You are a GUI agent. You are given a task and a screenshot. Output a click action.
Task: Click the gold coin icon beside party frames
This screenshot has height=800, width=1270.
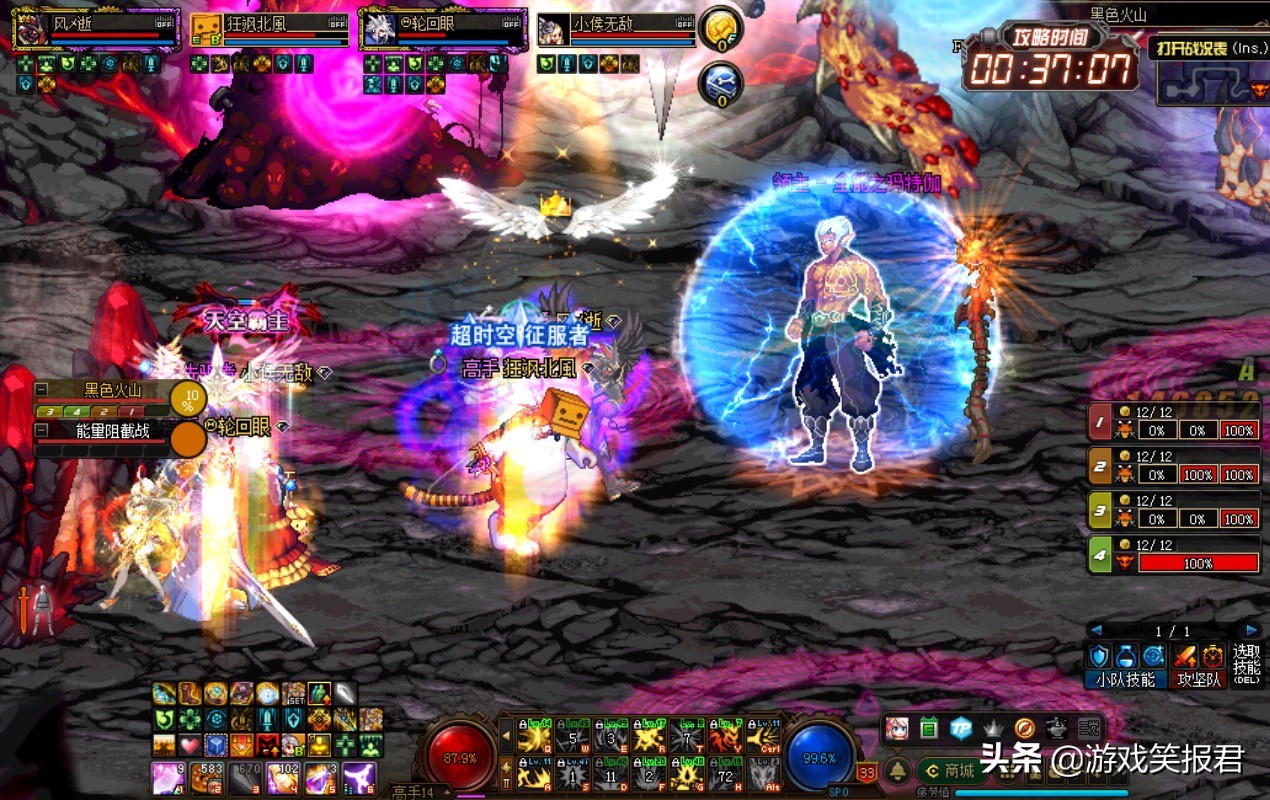[x=718, y=28]
